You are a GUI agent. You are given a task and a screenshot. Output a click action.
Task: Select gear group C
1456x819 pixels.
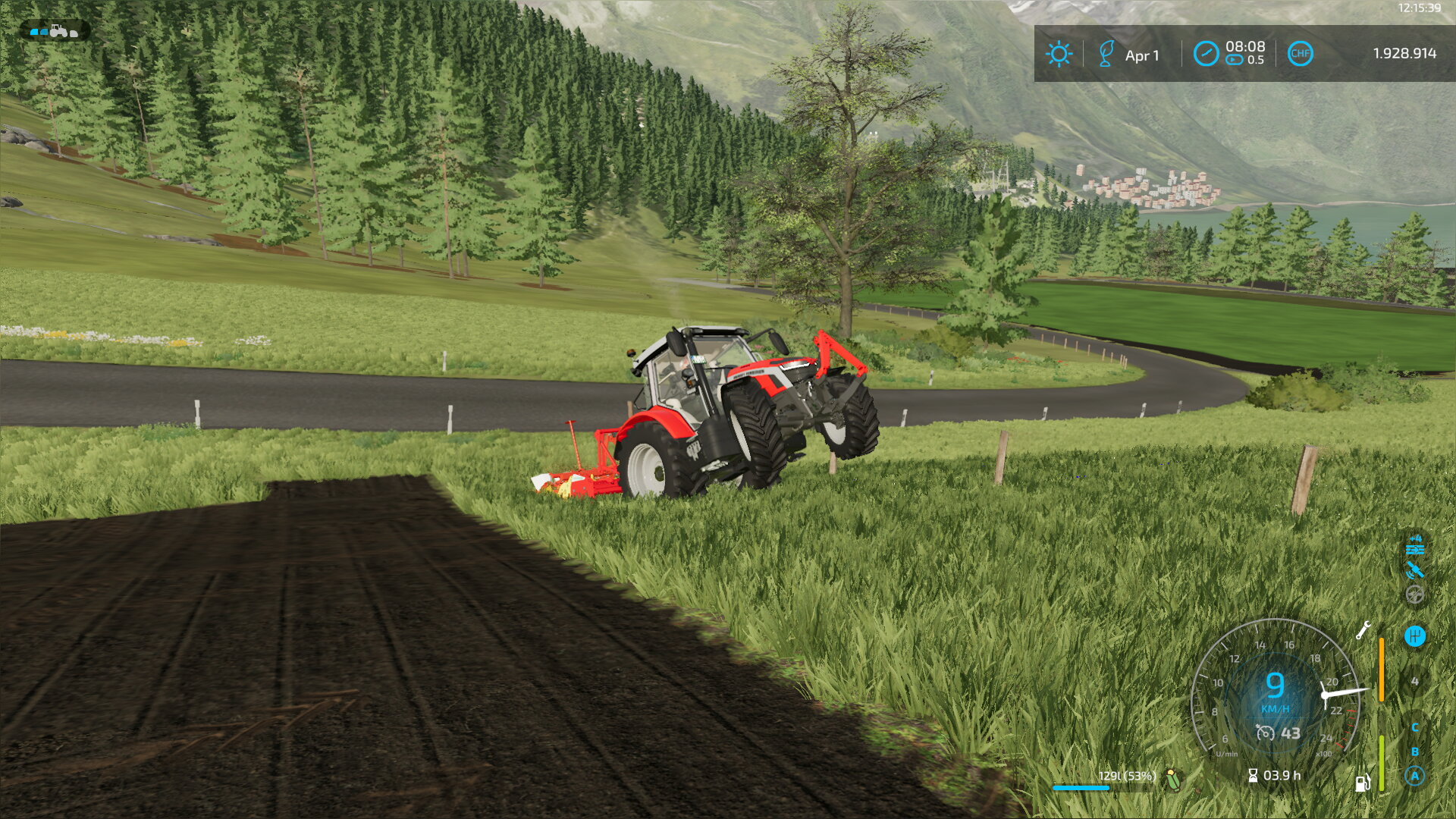click(x=1414, y=727)
